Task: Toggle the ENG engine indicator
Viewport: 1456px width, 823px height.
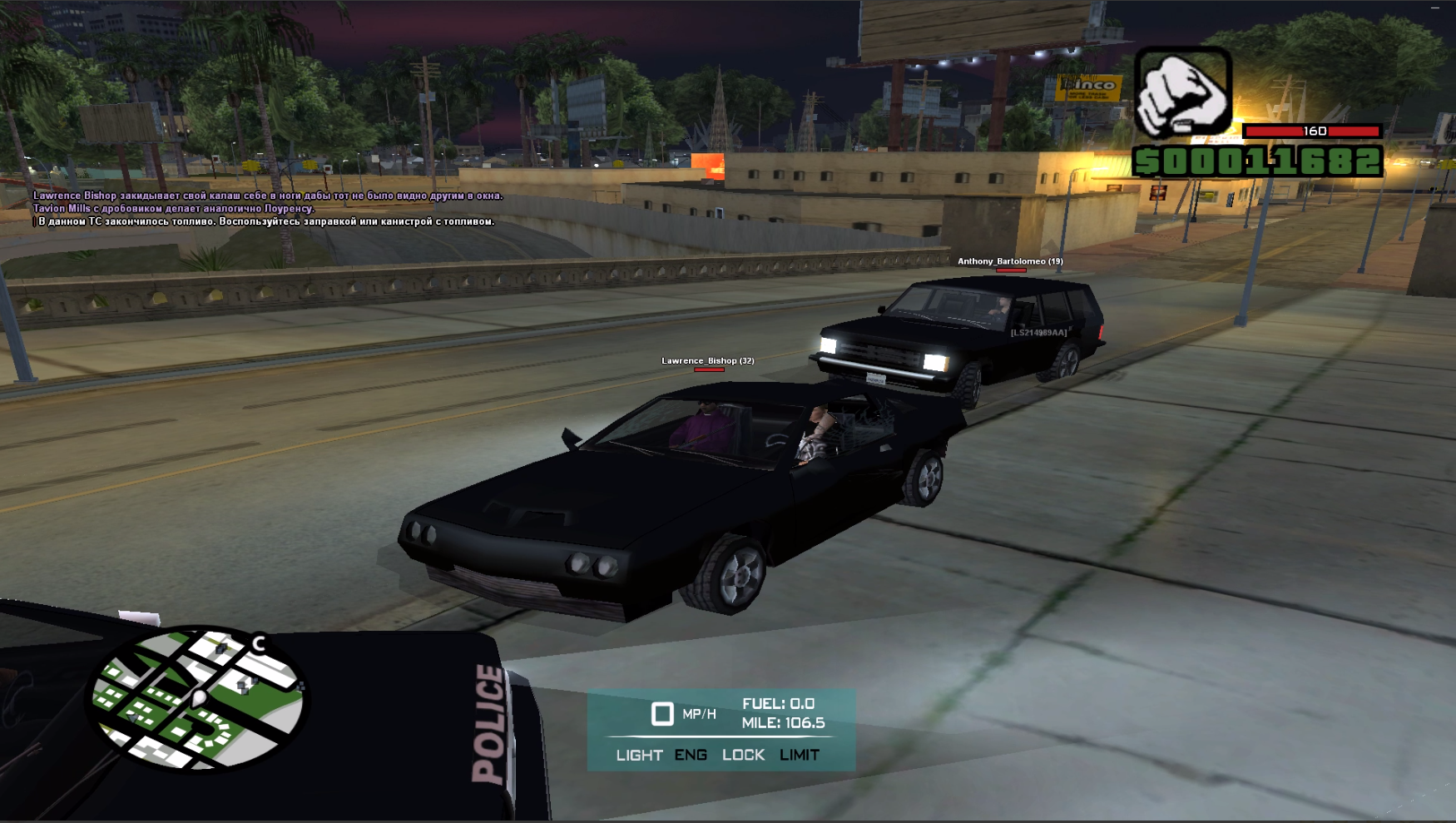Action: click(691, 755)
